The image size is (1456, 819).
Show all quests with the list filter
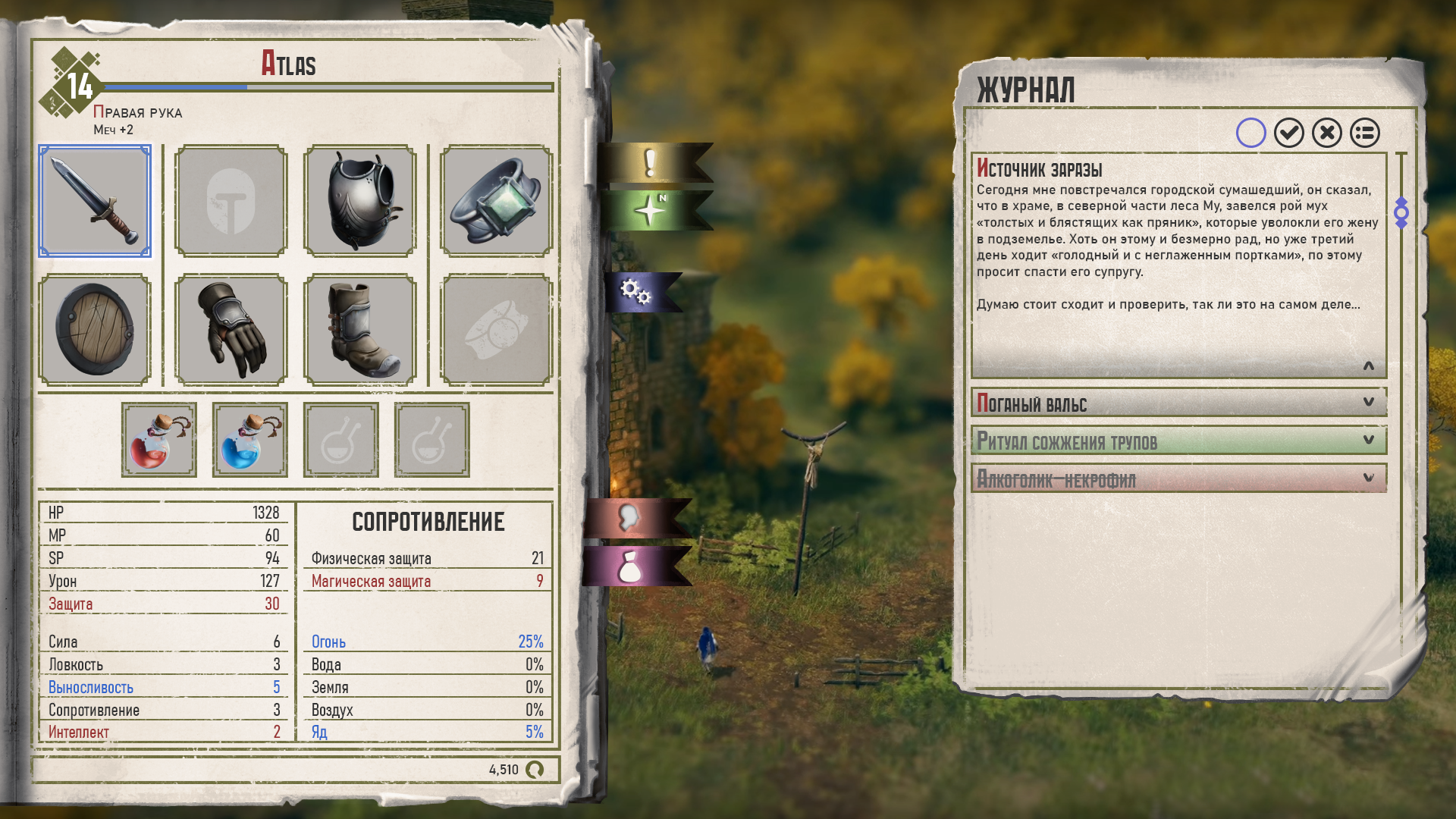[1365, 133]
